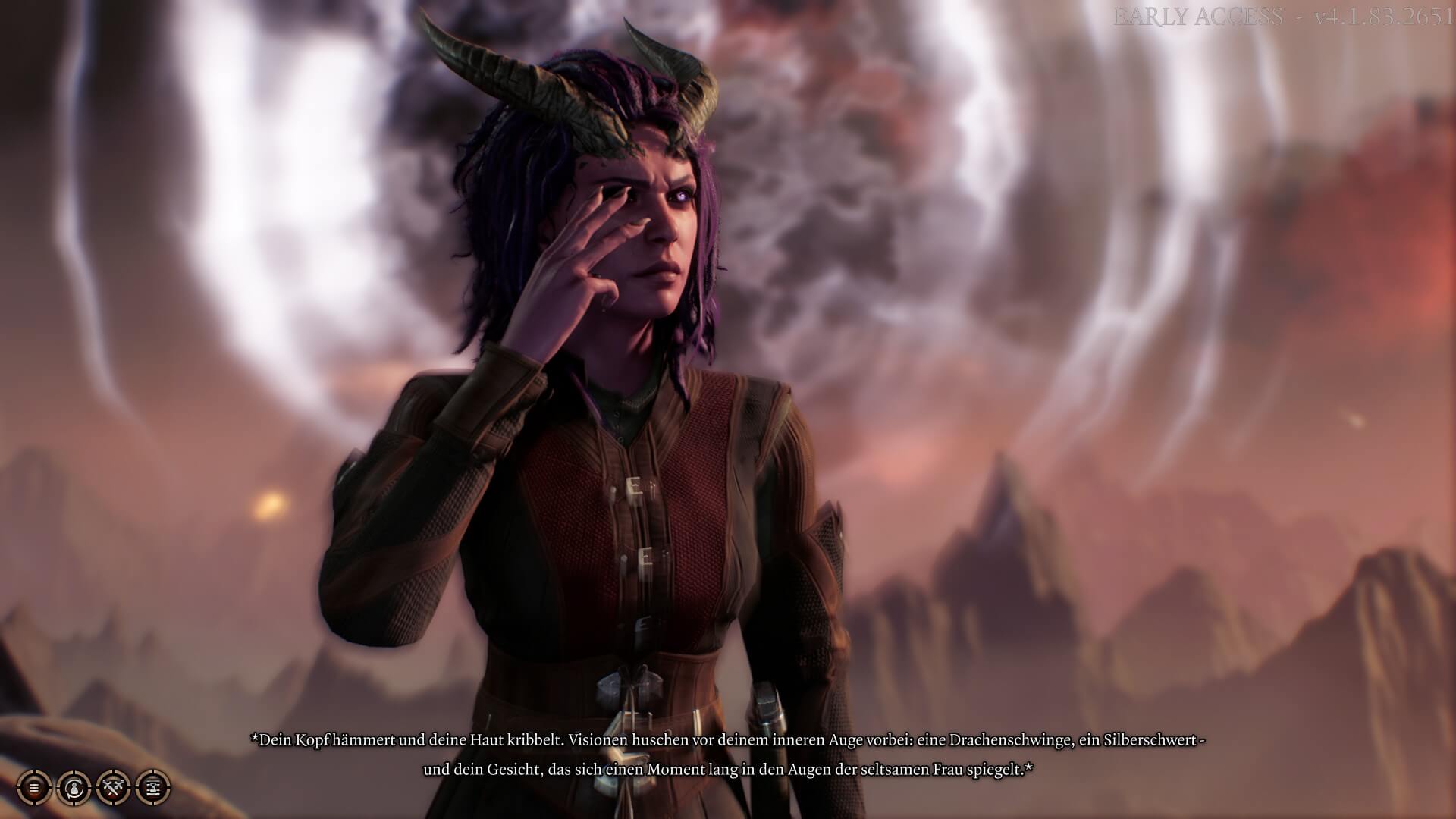Click the character swap icon with circling arrows
Image resolution: width=1456 pixels, height=819 pixels.
pos(74,788)
